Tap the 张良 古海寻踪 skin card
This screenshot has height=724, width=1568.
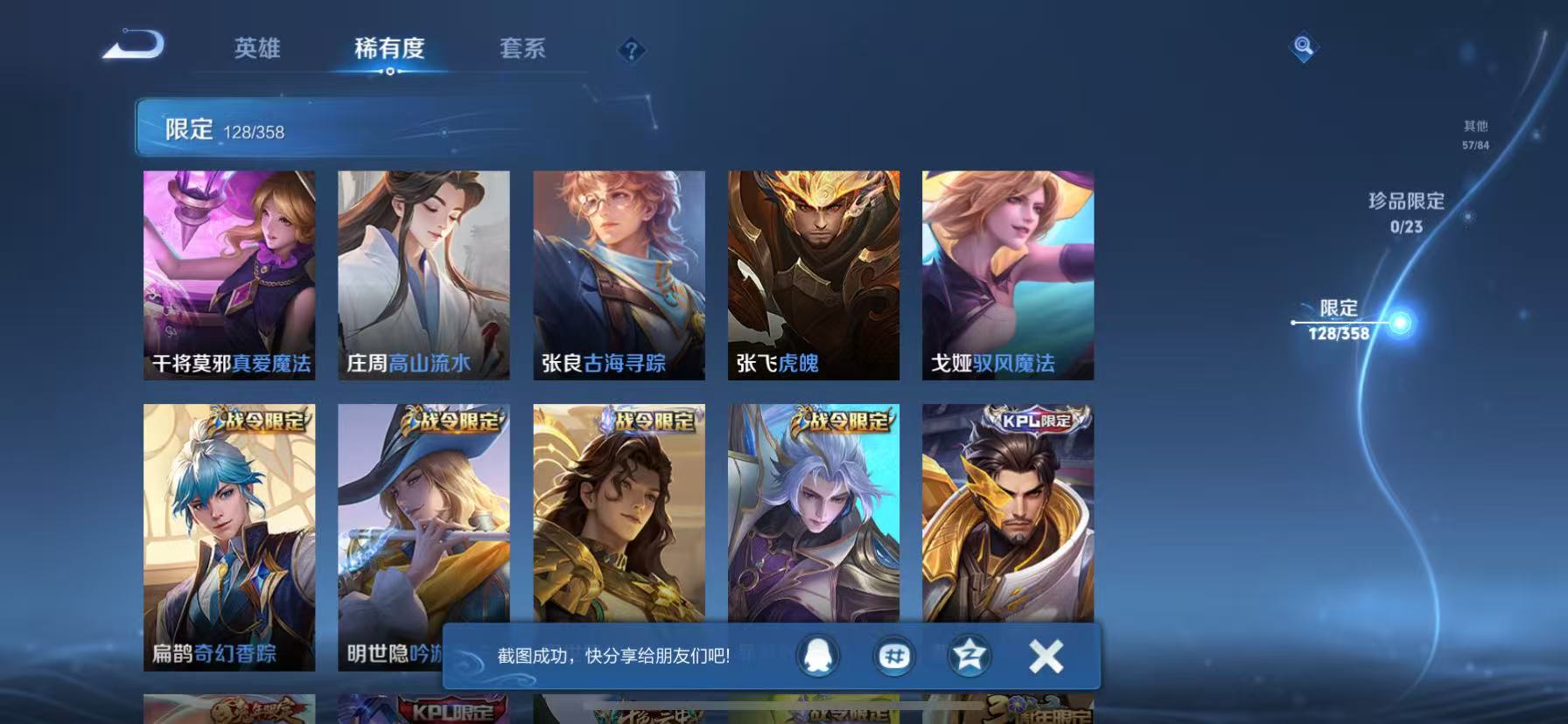click(x=619, y=271)
